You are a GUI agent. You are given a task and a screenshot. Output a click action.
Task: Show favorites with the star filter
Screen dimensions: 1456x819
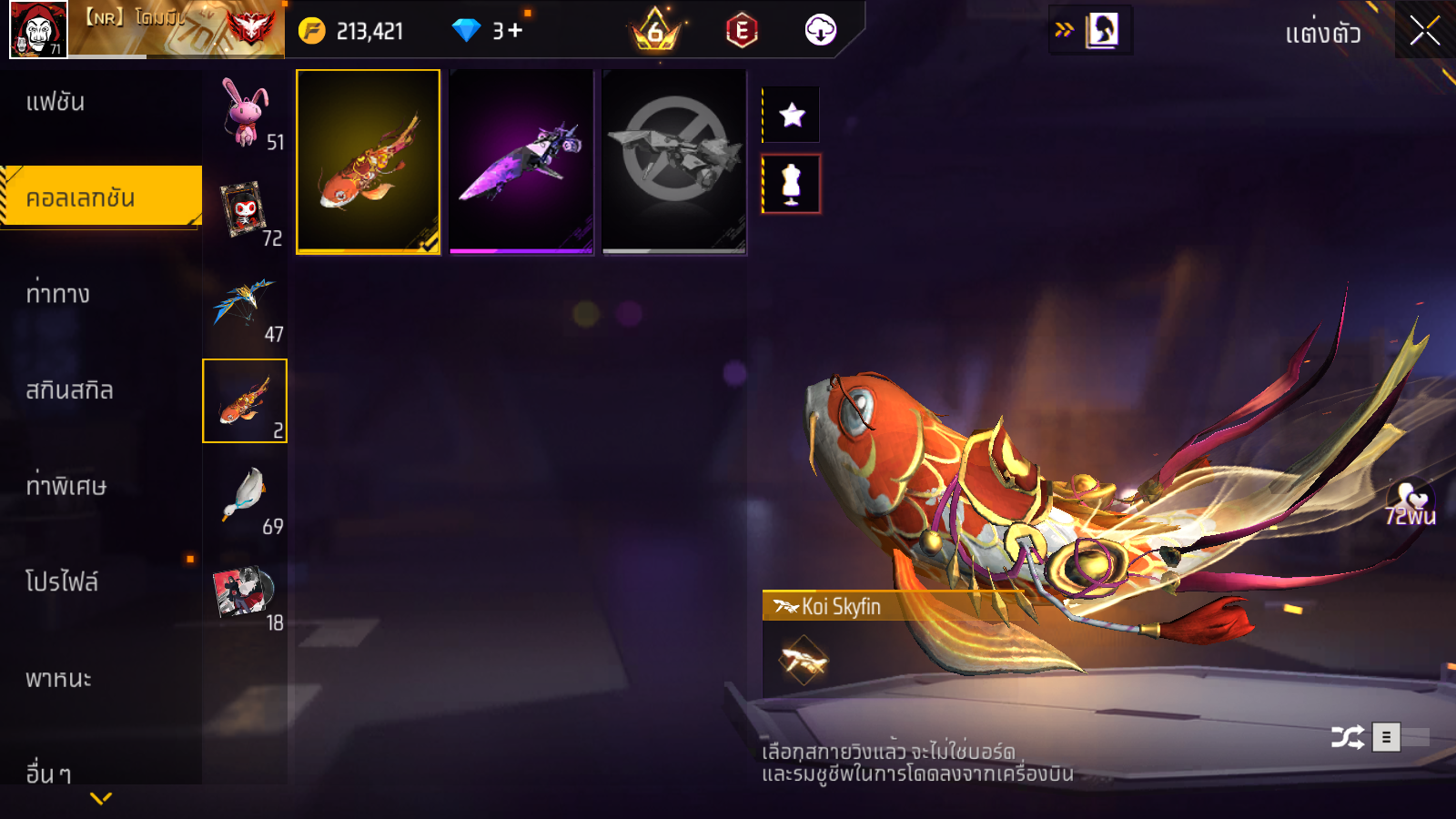pyautogui.click(x=792, y=115)
